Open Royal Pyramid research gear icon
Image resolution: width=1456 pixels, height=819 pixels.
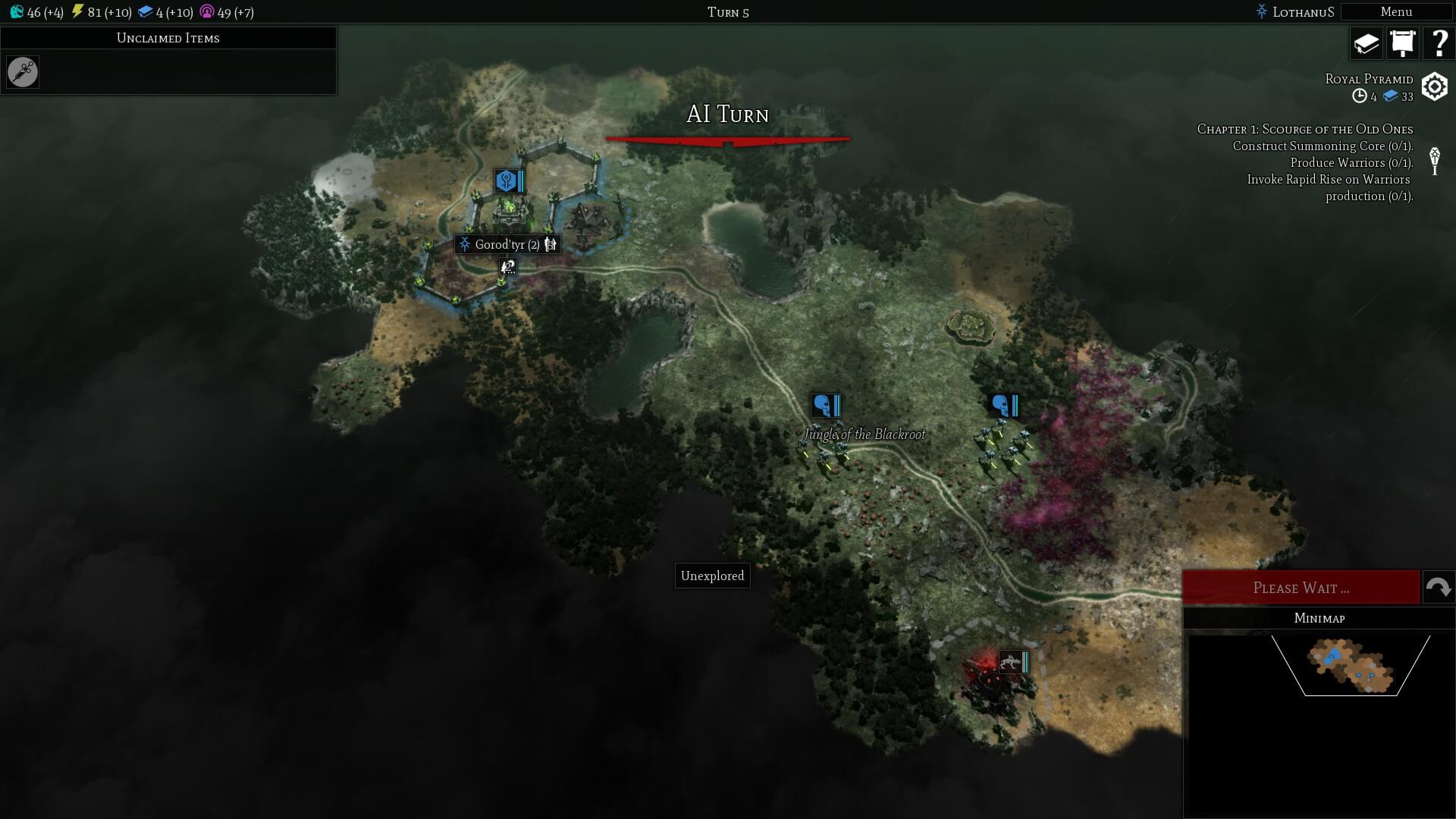(x=1434, y=86)
